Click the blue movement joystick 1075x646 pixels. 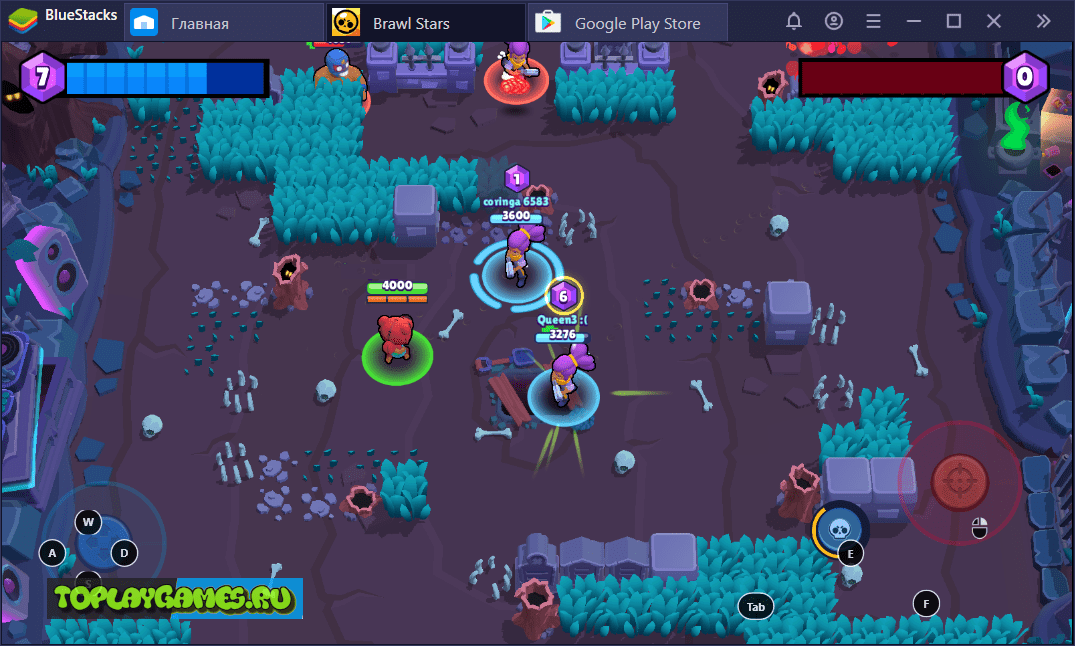103,545
